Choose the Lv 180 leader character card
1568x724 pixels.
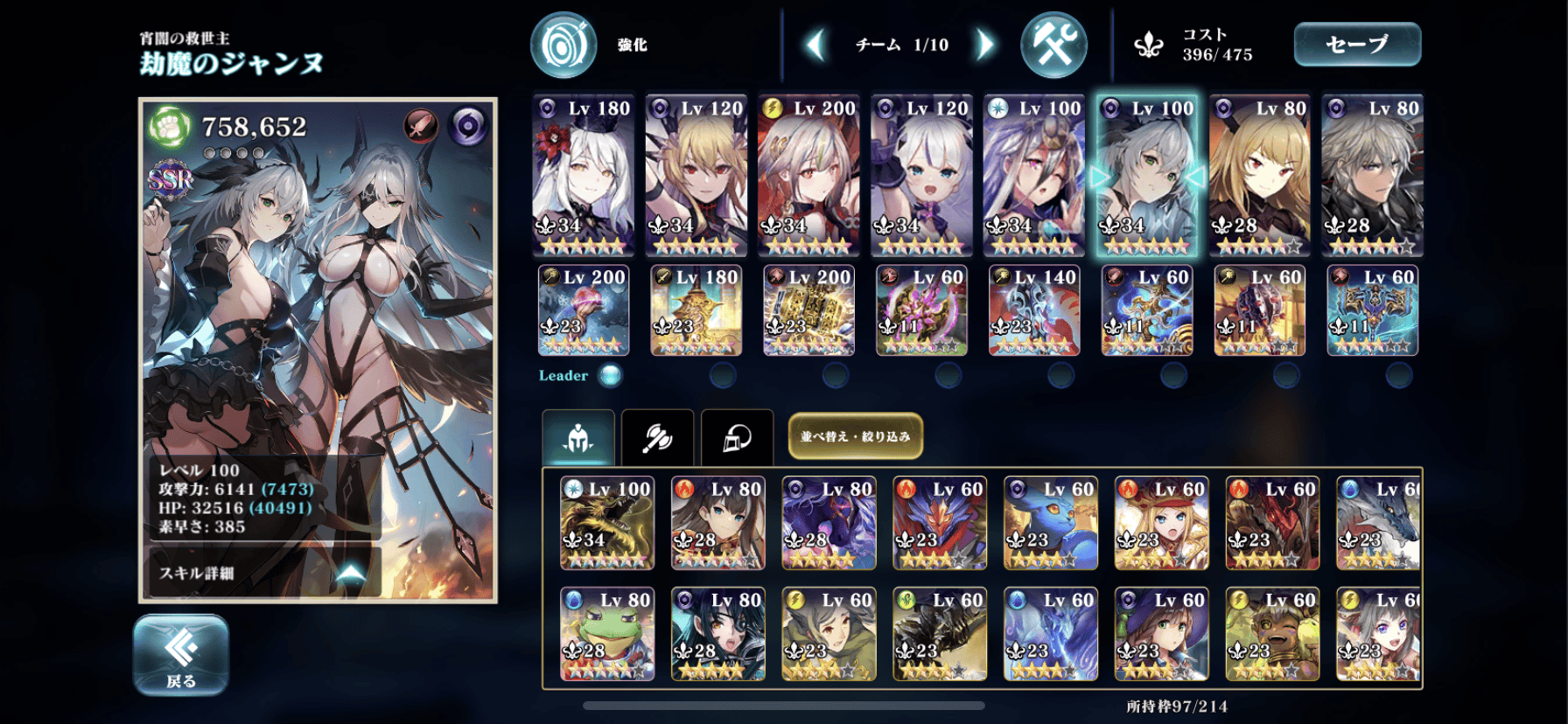(583, 175)
